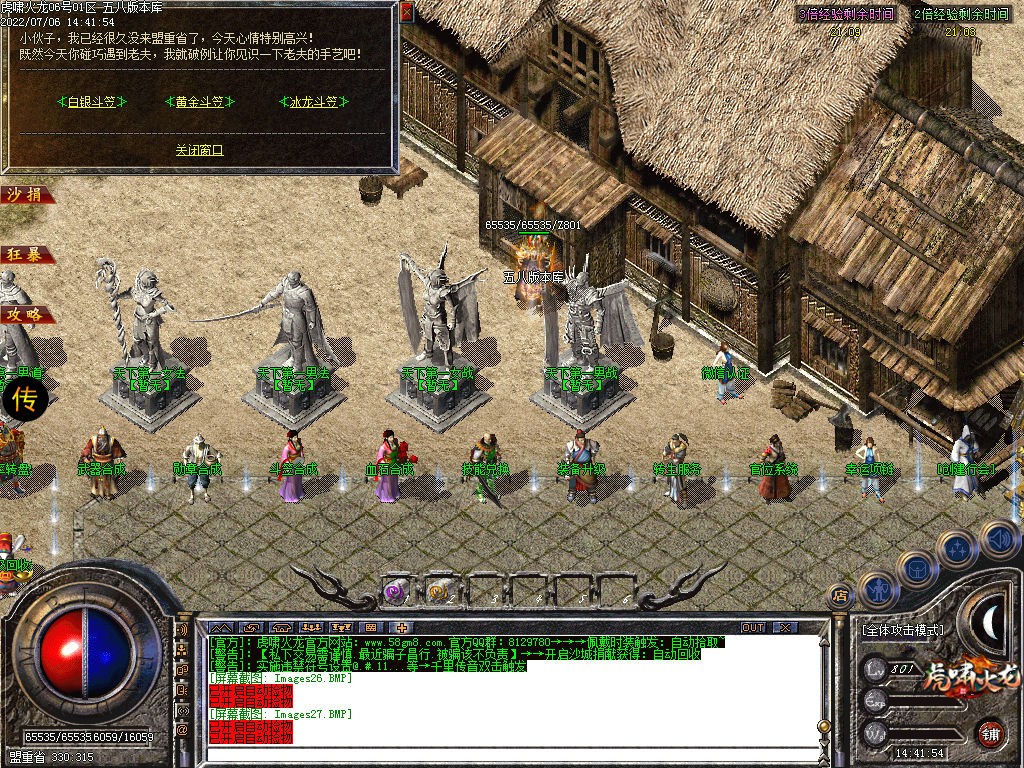Open the 狂暴 side banner
This screenshot has height=768, width=1024.
click(x=25, y=255)
